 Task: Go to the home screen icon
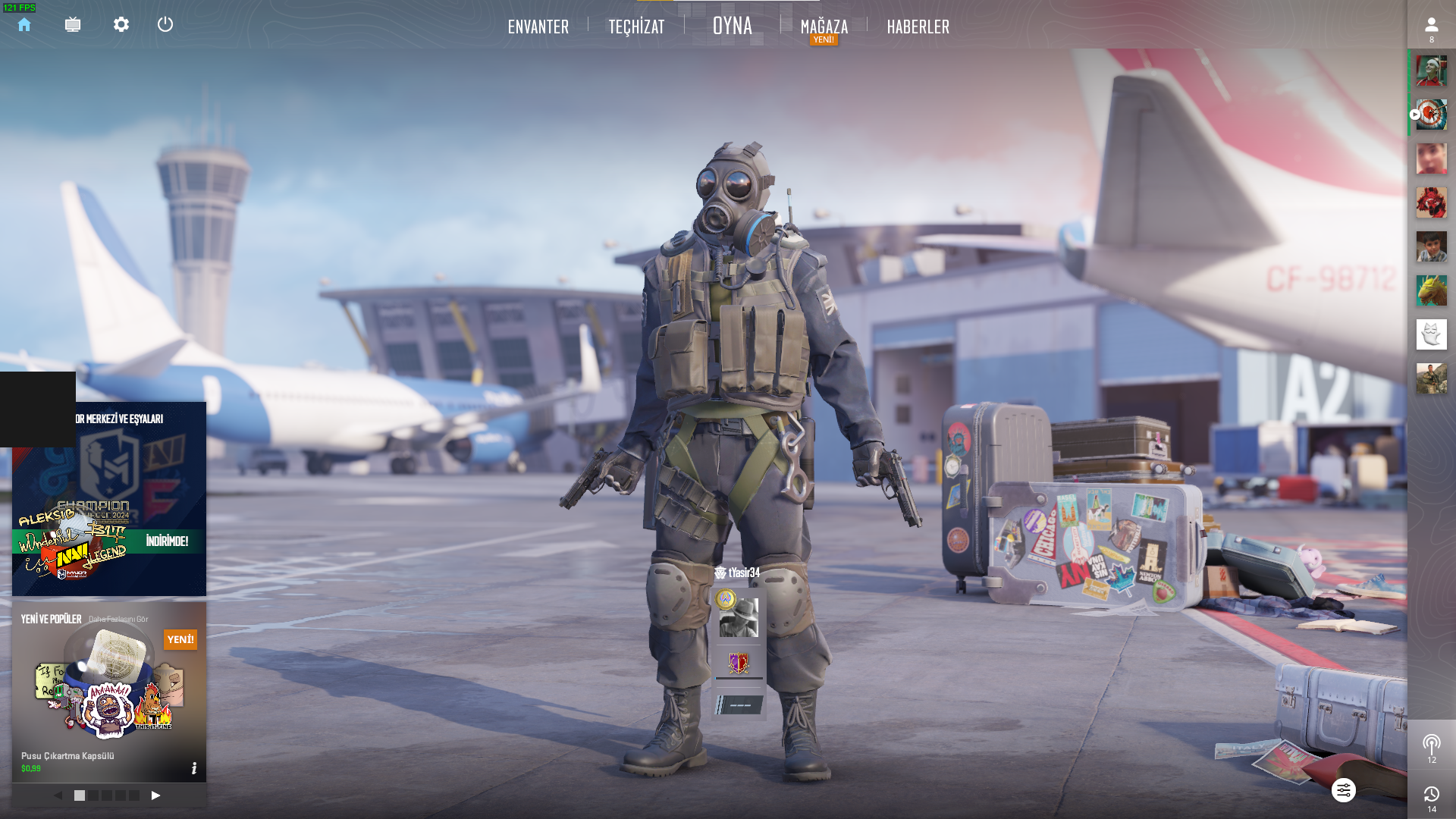pos(24,25)
